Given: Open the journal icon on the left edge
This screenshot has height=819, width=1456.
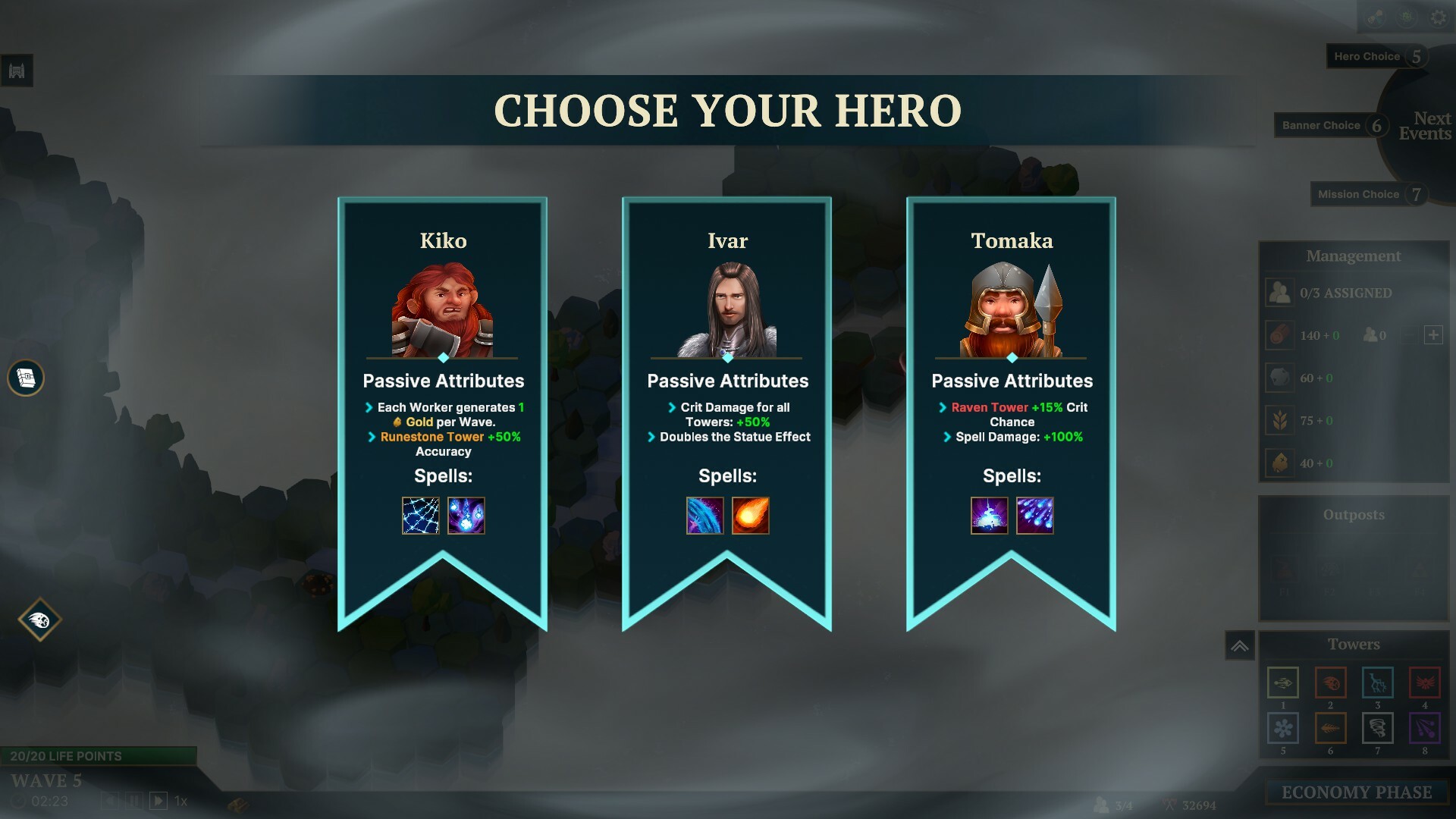Looking at the screenshot, I should (x=25, y=378).
